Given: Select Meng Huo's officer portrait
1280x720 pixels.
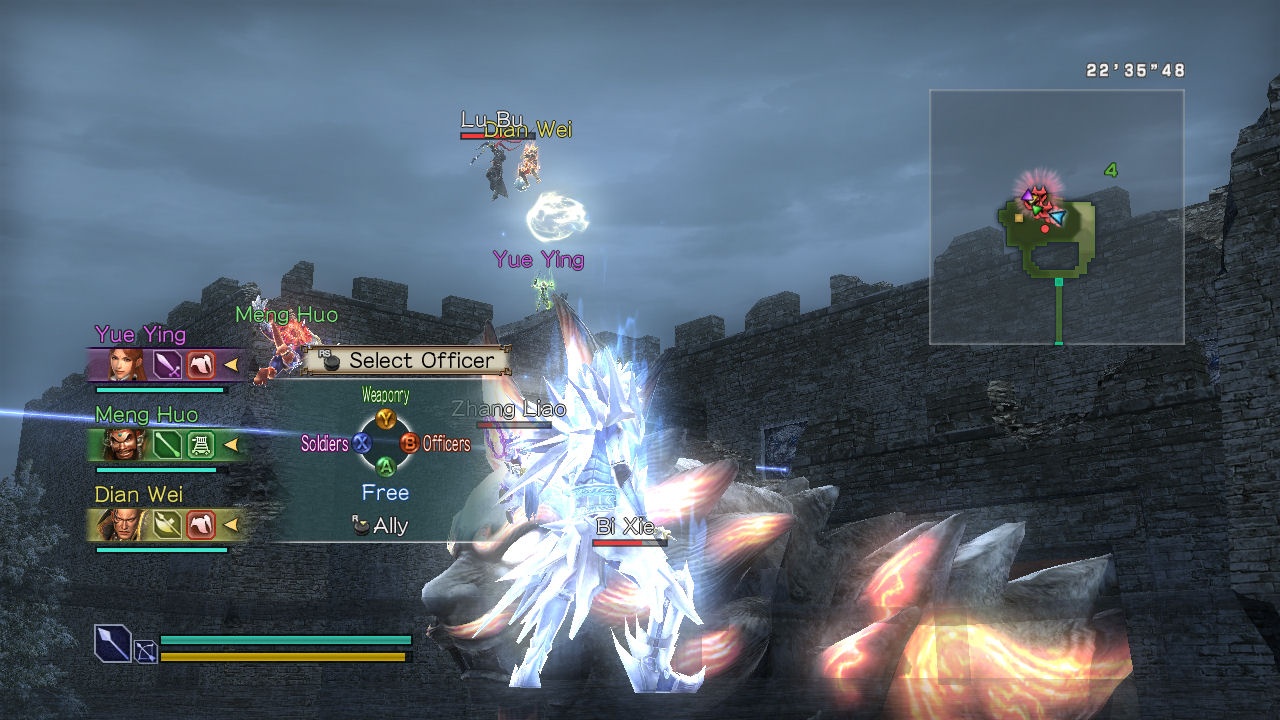Looking at the screenshot, I should [x=128, y=444].
